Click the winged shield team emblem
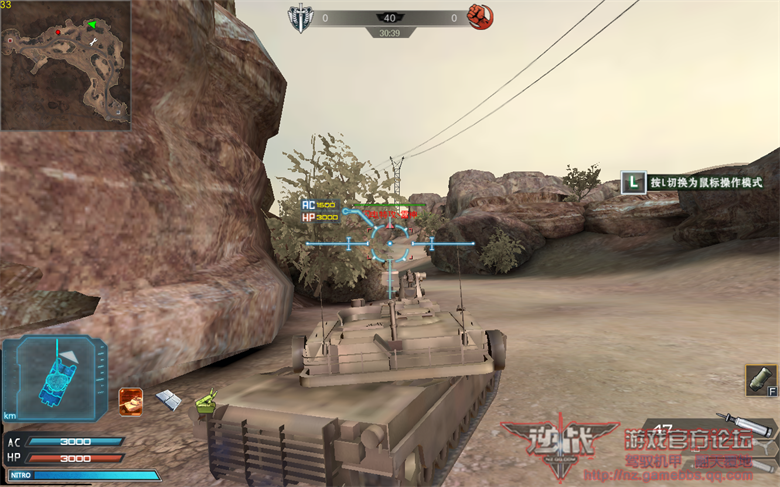 pos(301,18)
